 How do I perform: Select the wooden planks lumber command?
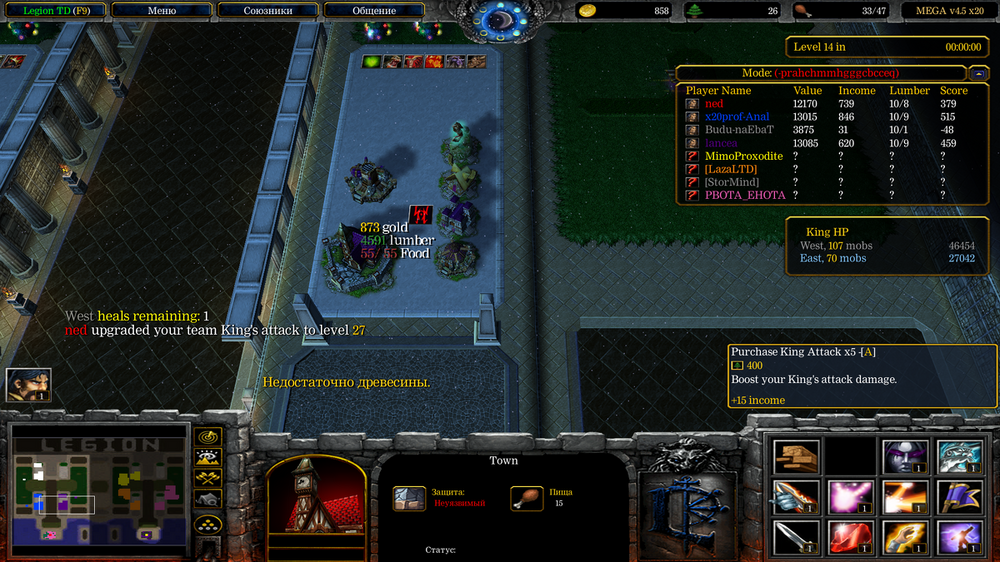coord(797,457)
